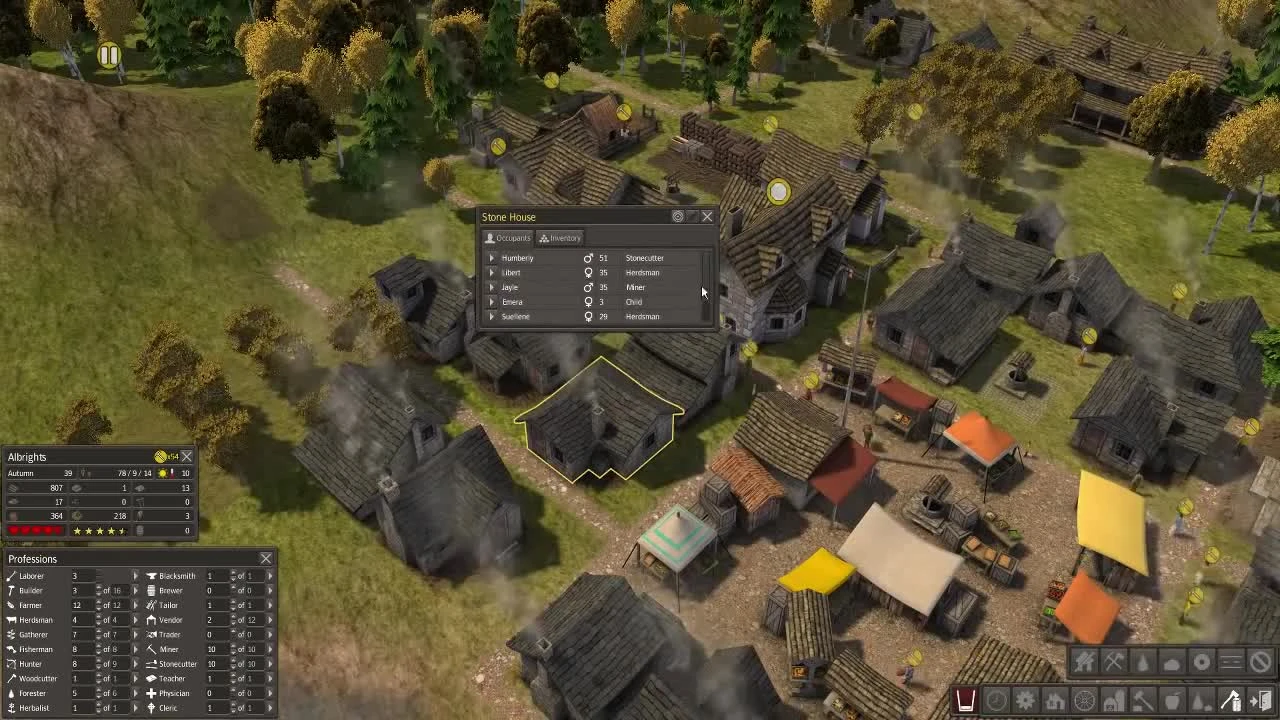Toggle the pause button top left

tap(108, 57)
